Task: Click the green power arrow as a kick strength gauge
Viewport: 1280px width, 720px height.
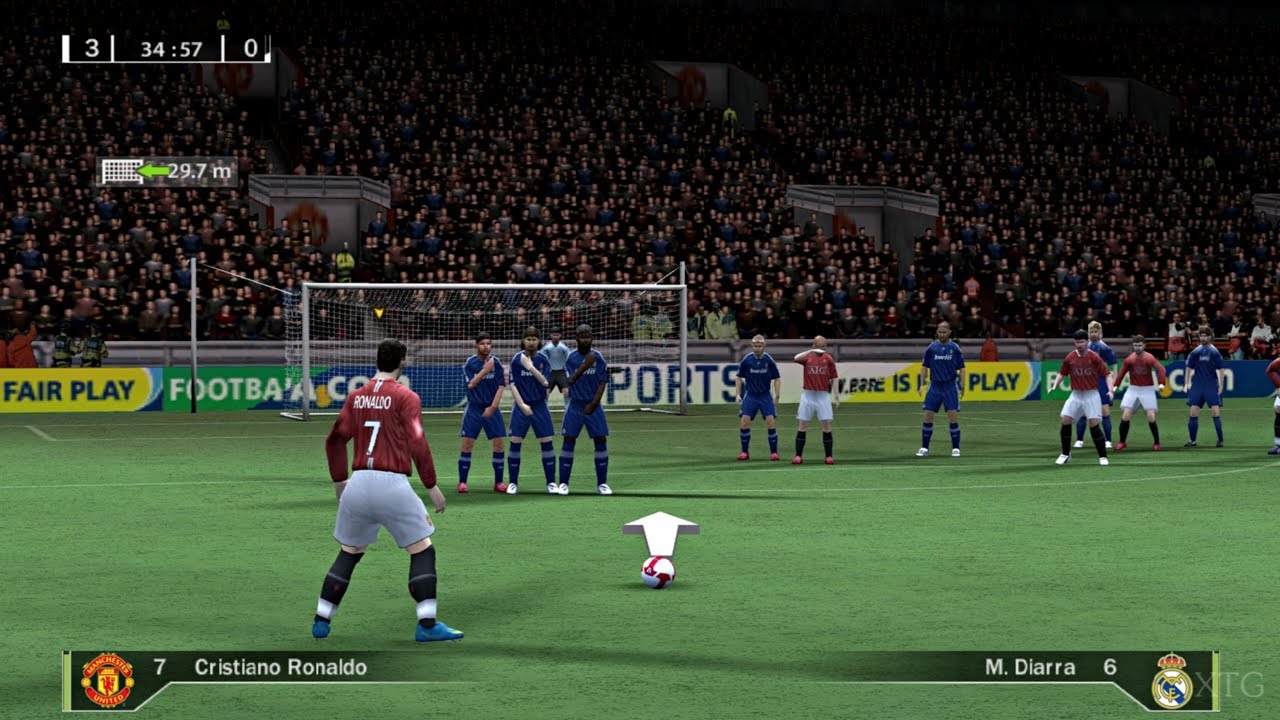Action: point(152,169)
